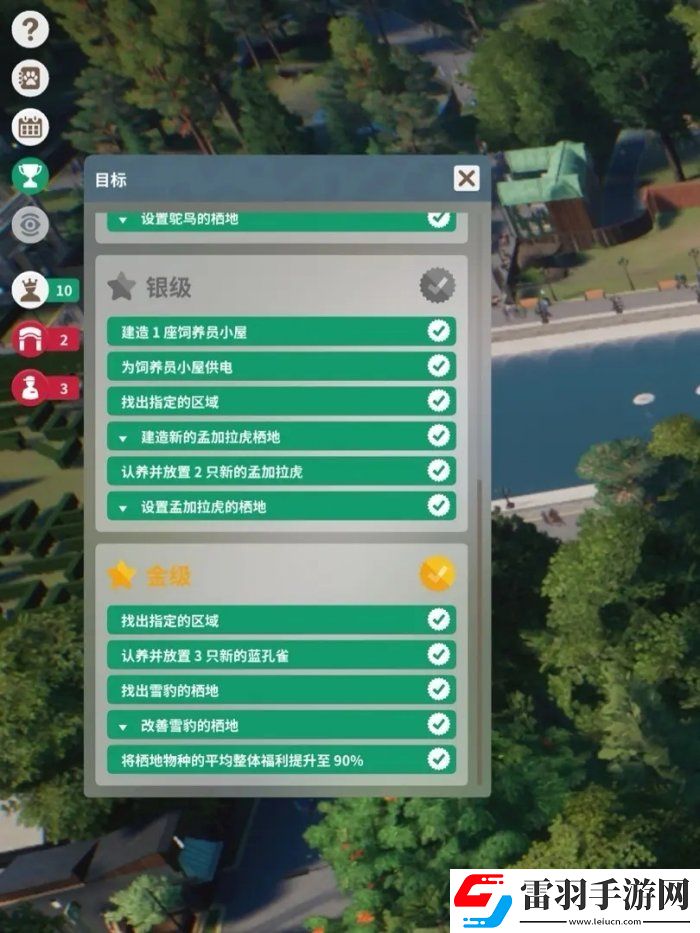Toggle the eye visibility icon
Viewport: 700px width, 933px height.
(30, 225)
